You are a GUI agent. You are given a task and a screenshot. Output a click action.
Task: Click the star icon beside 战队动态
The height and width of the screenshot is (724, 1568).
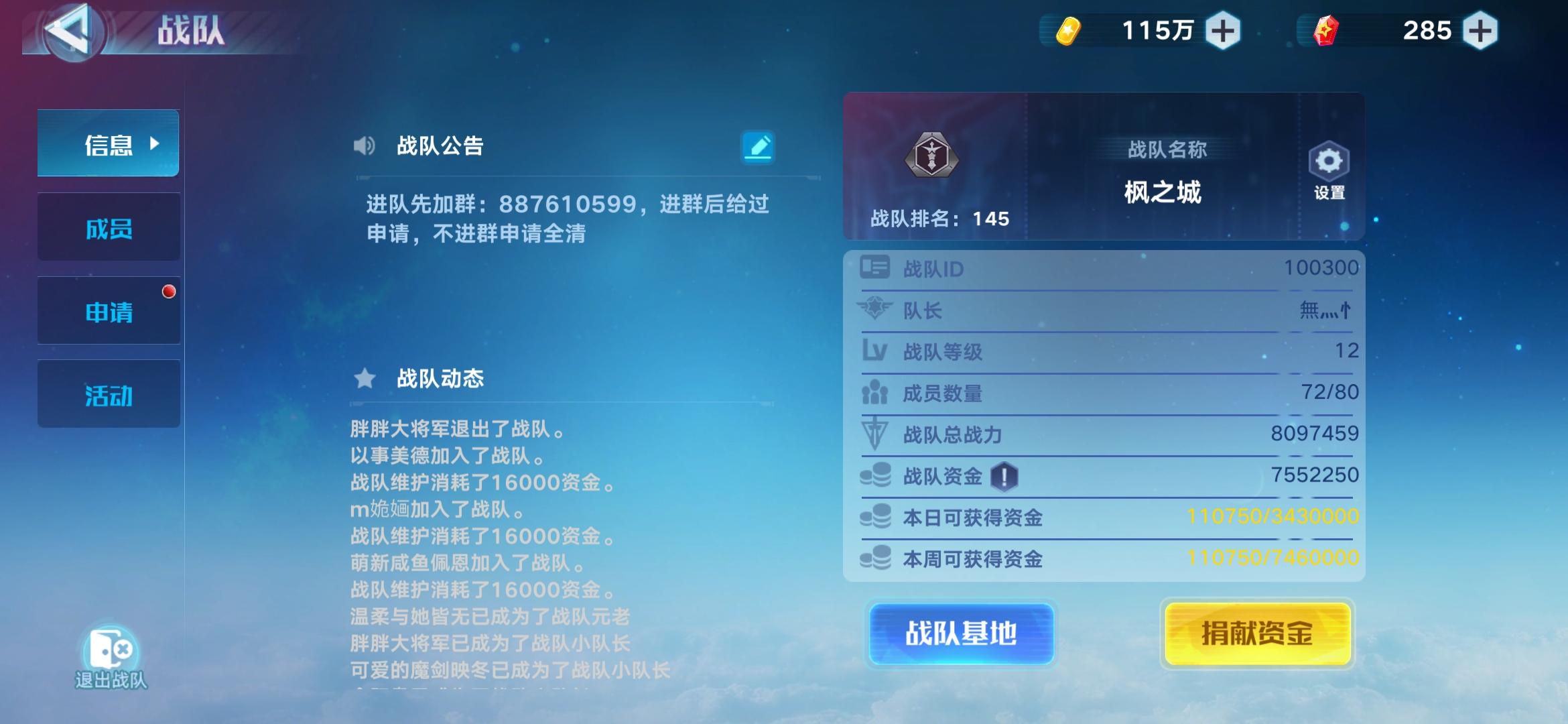(364, 379)
